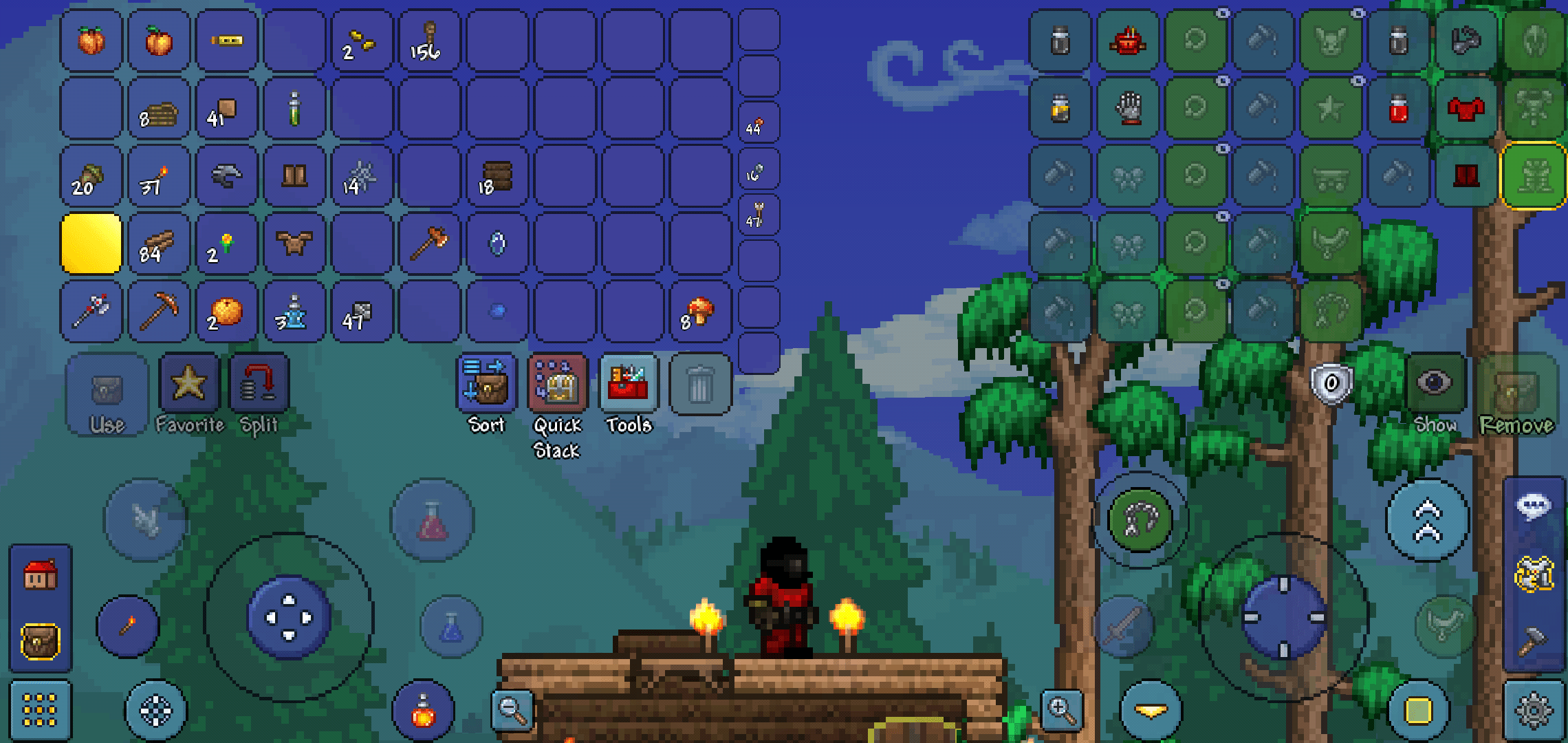Expand the quick-select grid button

(40, 712)
